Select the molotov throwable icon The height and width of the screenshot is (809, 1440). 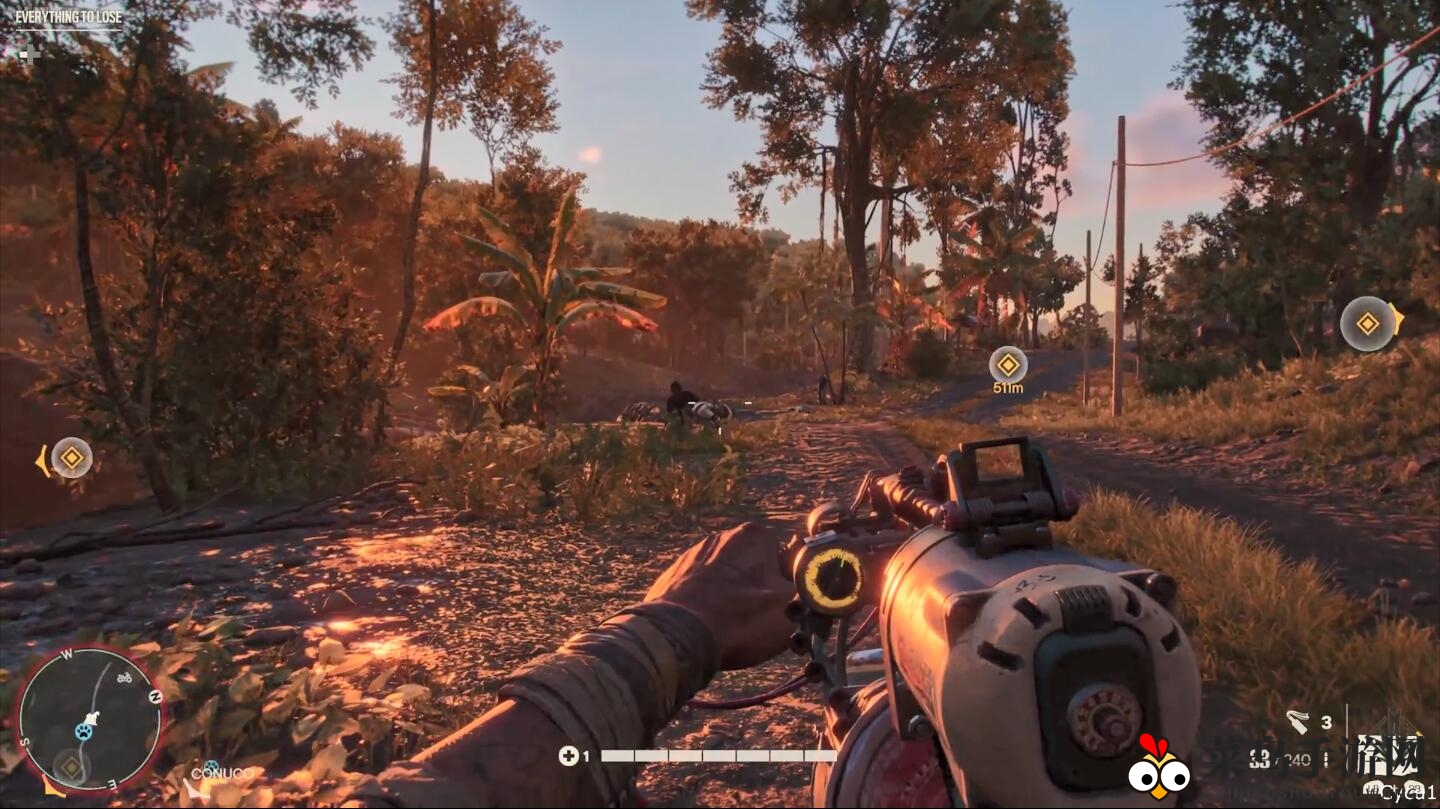(1297, 721)
